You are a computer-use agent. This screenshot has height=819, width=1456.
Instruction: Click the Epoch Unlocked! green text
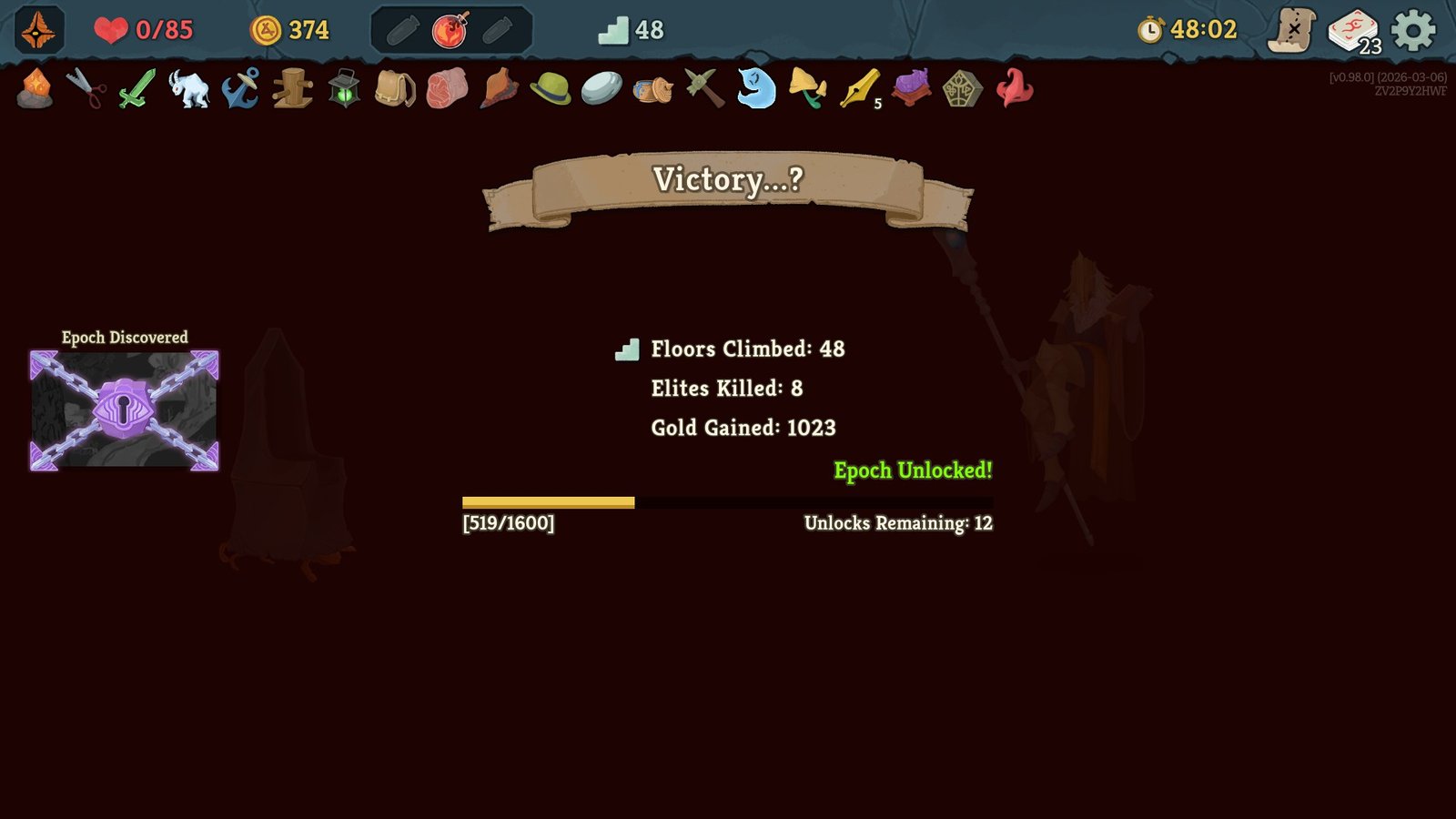click(913, 471)
